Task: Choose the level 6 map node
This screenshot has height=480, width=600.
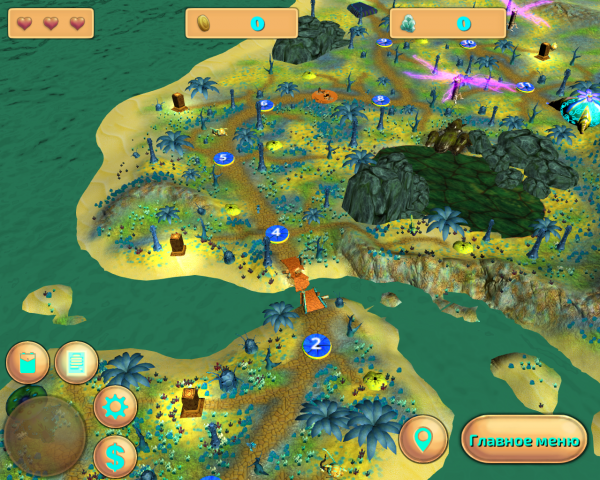Action: (266, 104)
